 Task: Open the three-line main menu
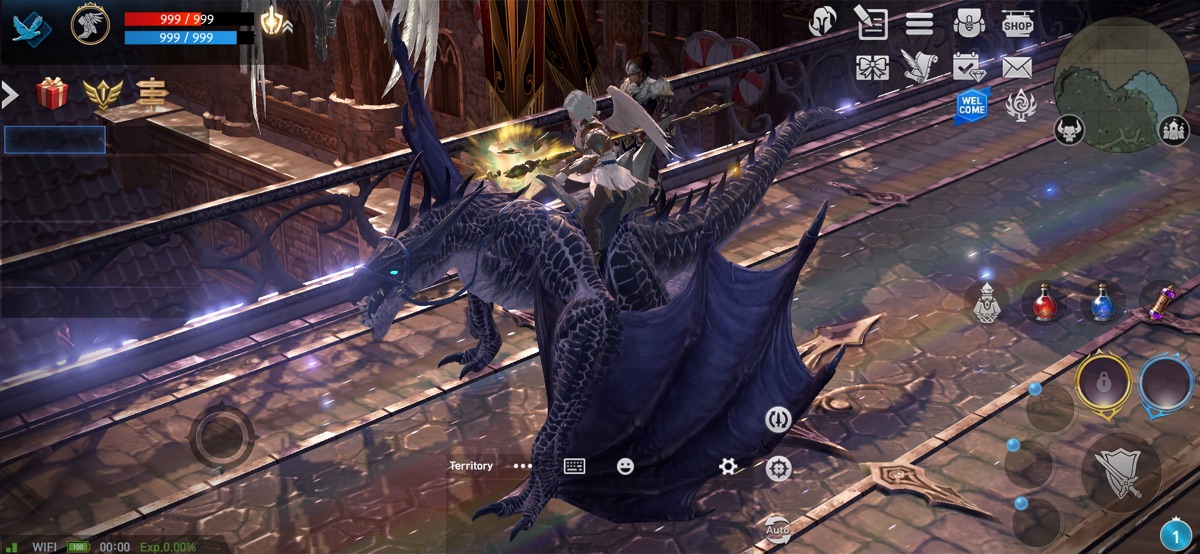click(x=919, y=23)
